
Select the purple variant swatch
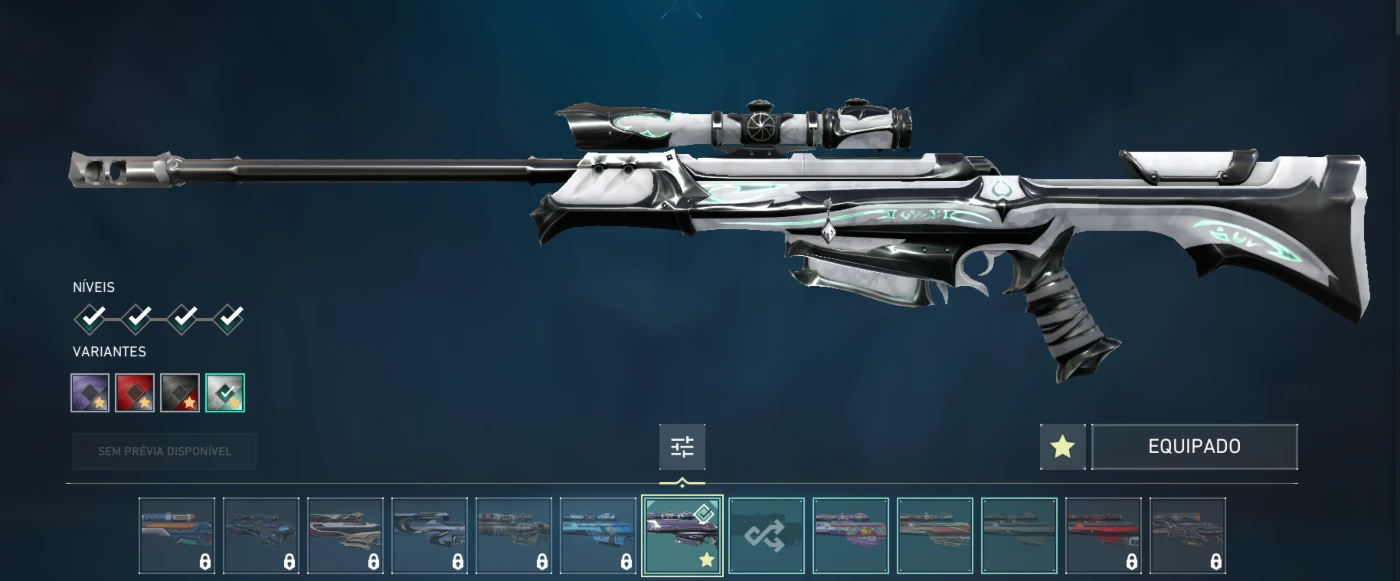coord(90,393)
